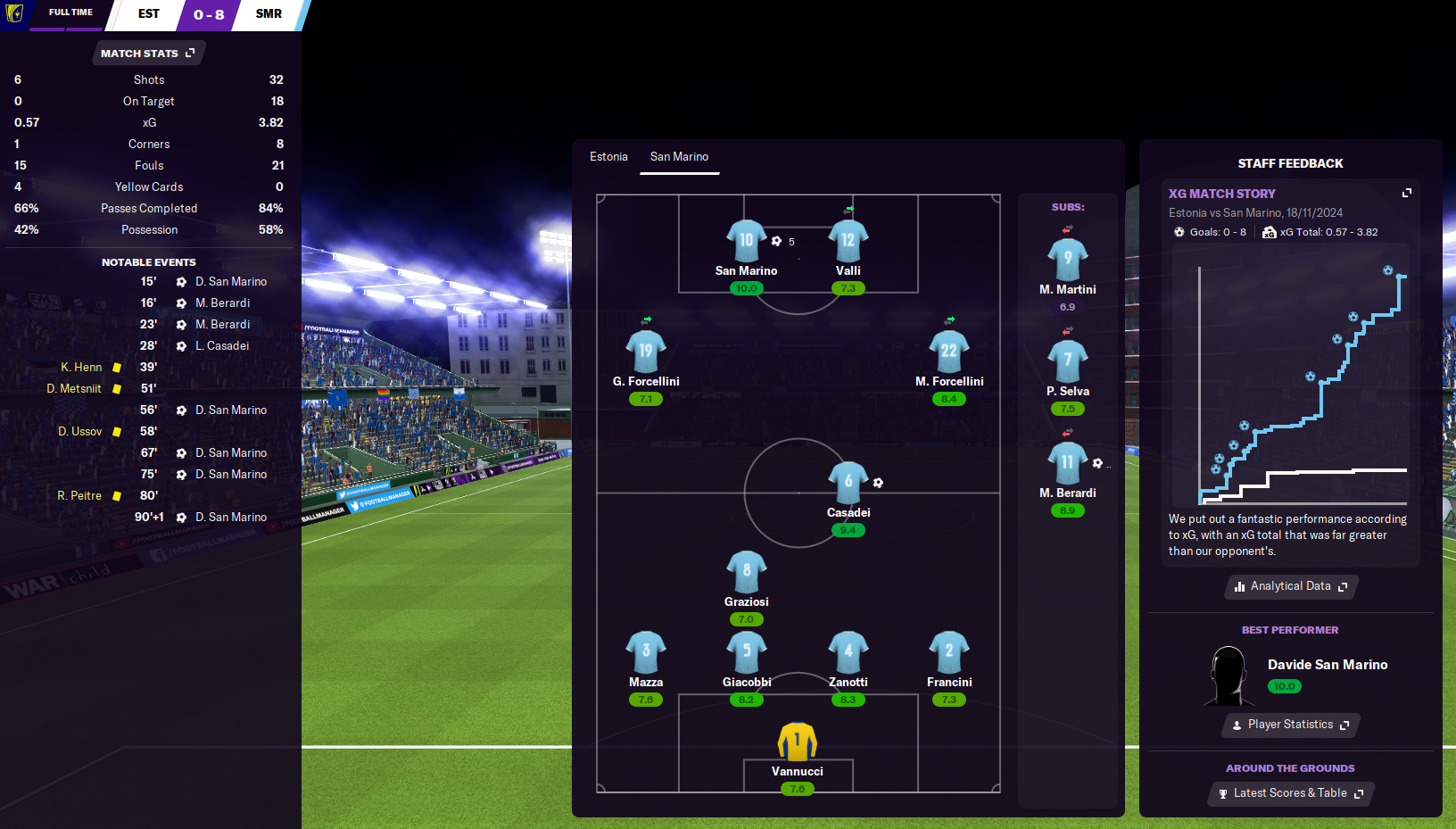Pick Graziosi's number 8 shirt
This screenshot has width=1456, height=829.
[746, 572]
